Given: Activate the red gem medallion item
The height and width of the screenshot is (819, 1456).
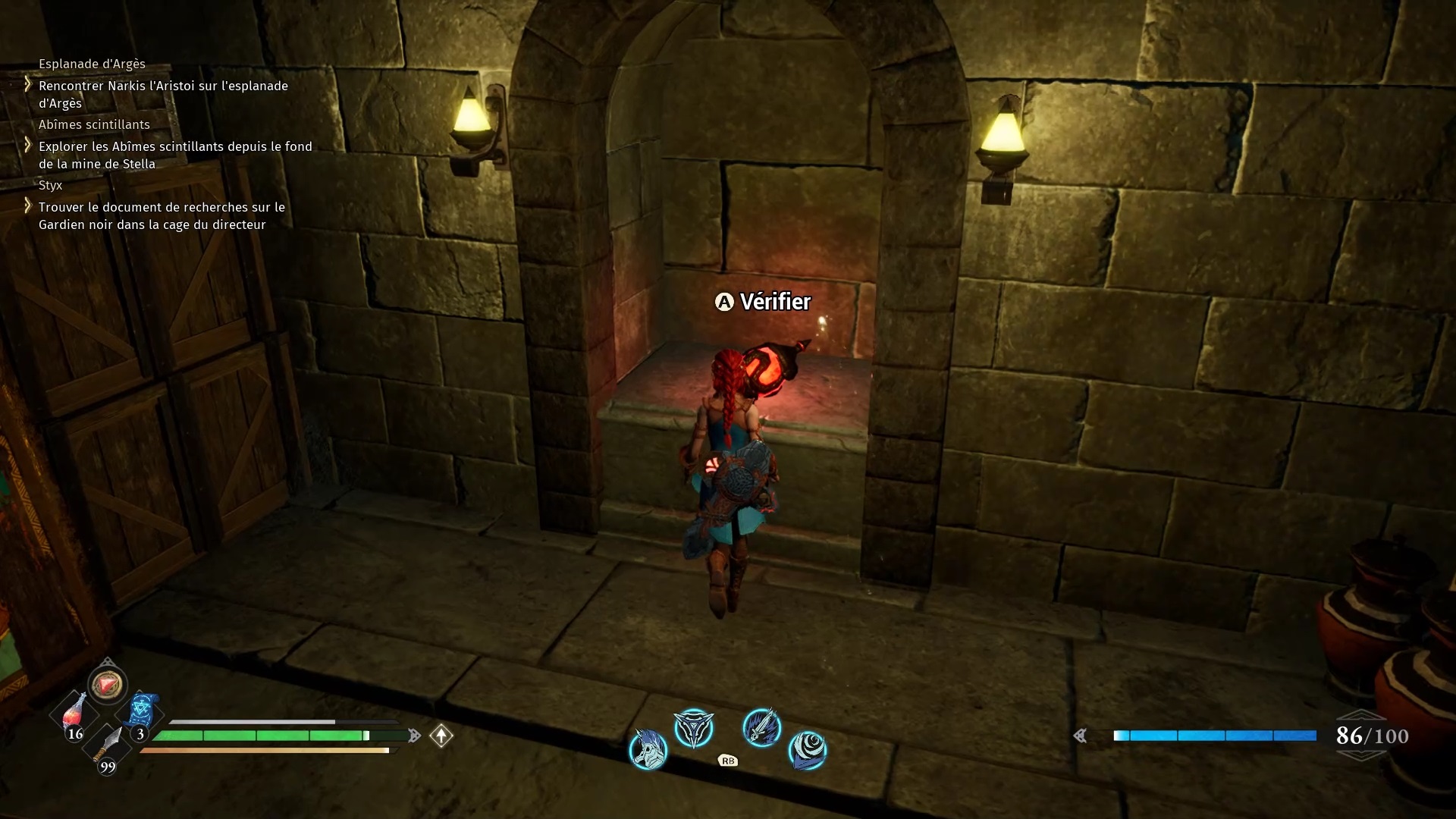Looking at the screenshot, I should coord(107,684).
